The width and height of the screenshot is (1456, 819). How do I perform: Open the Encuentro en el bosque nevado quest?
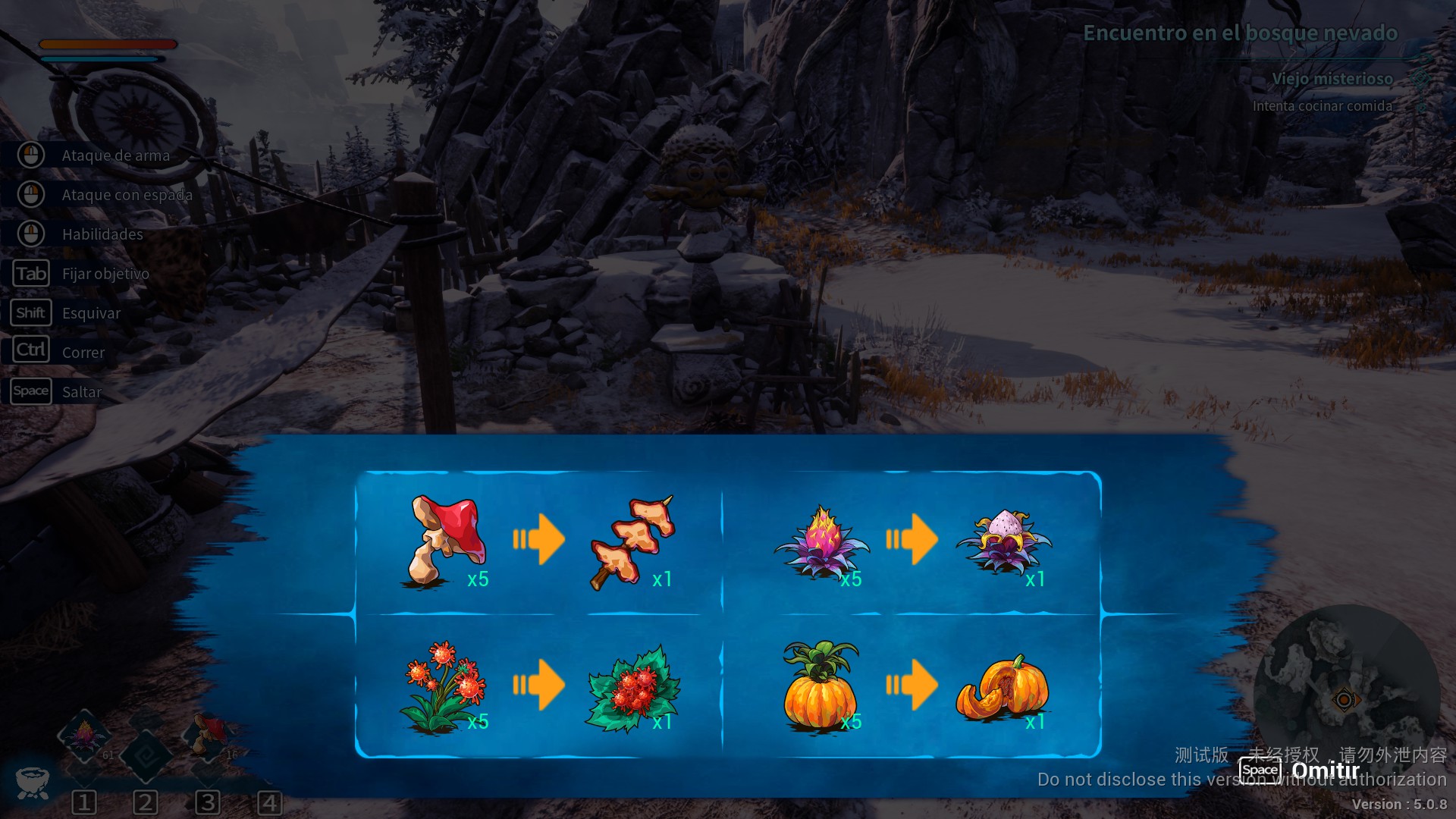point(1239,33)
